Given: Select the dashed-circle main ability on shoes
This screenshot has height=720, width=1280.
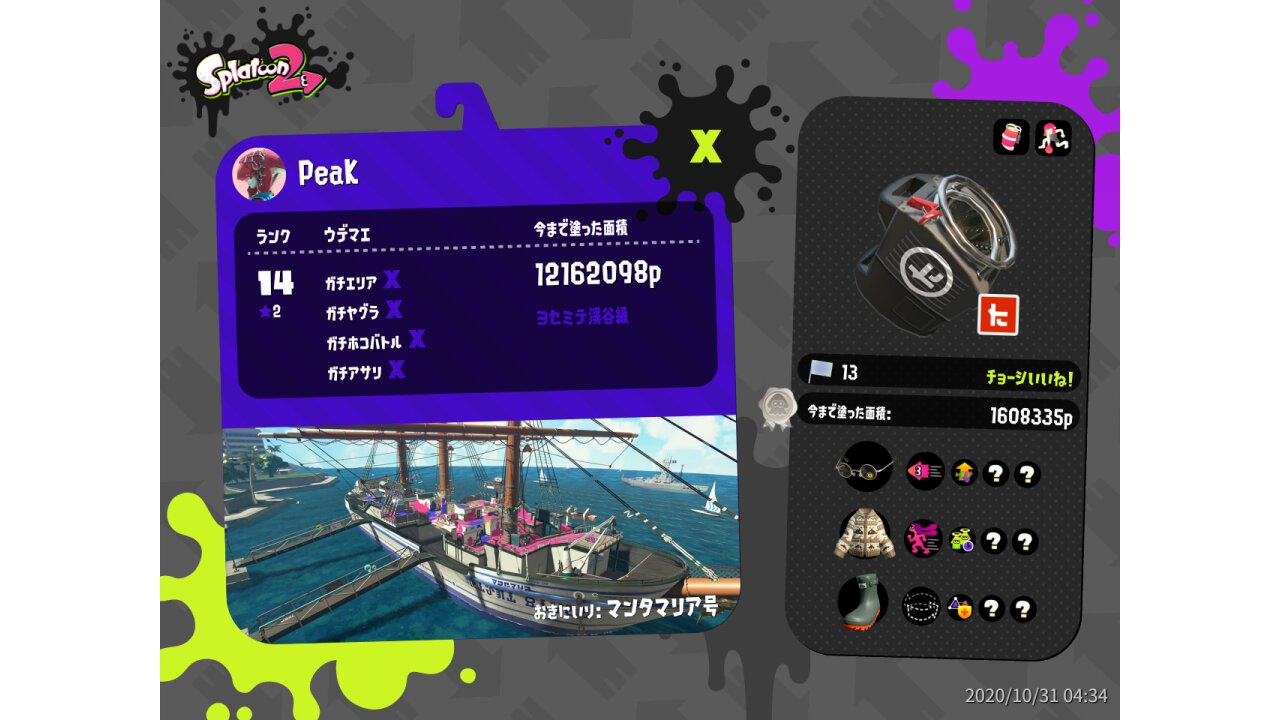Looking at the screenshot, I should click(921, 605).
